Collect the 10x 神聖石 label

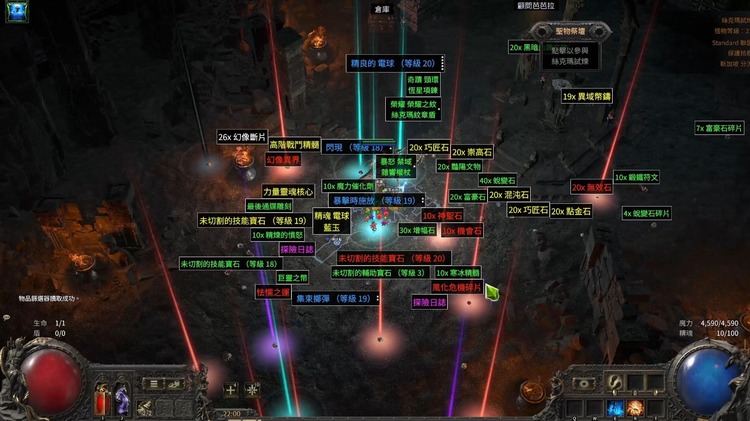pos(442,216)
